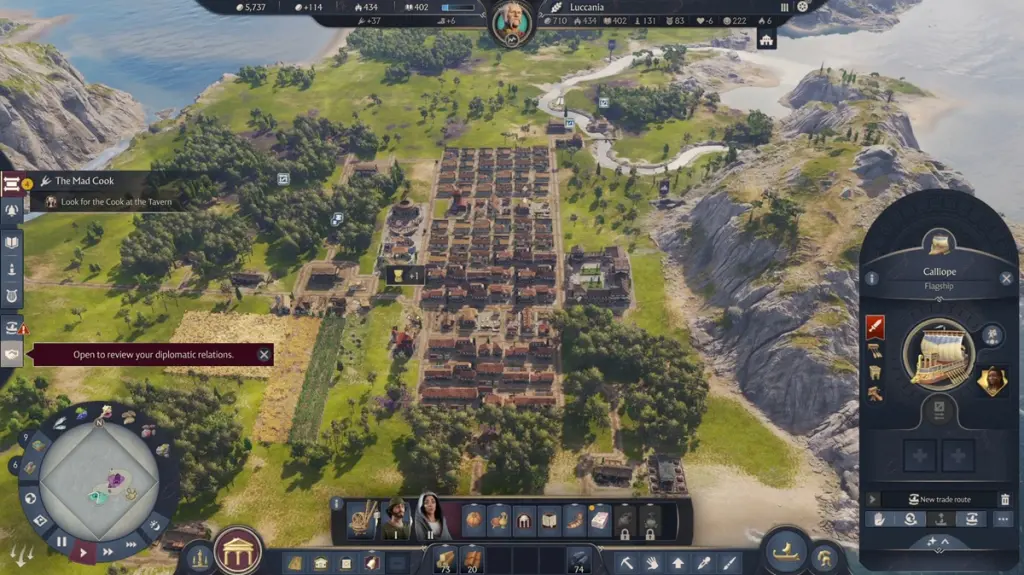Select the red sword ship tab
Screen dimensions: 1024x575
[875, 327]
